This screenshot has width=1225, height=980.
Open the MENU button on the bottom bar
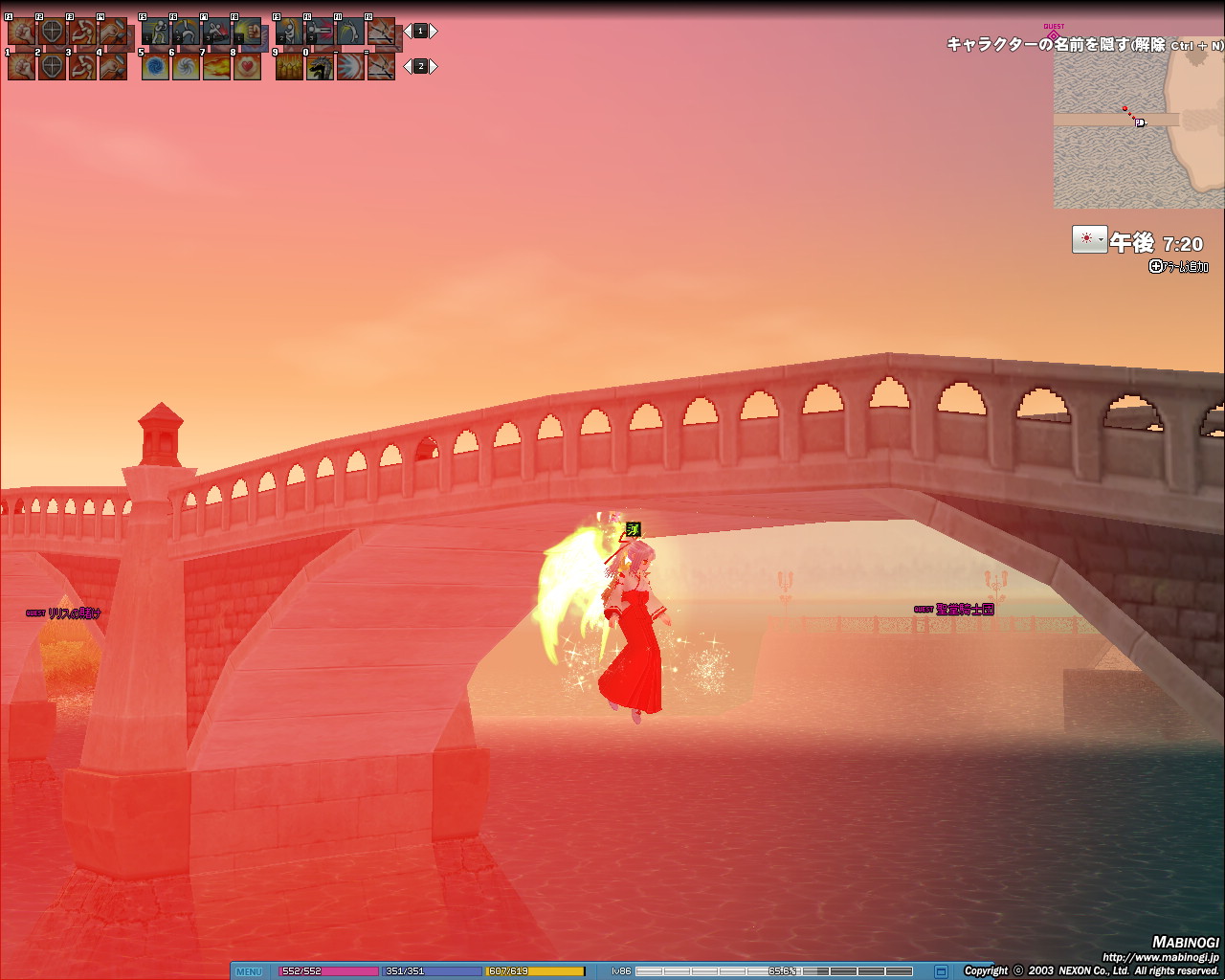[x=249, y=971]
